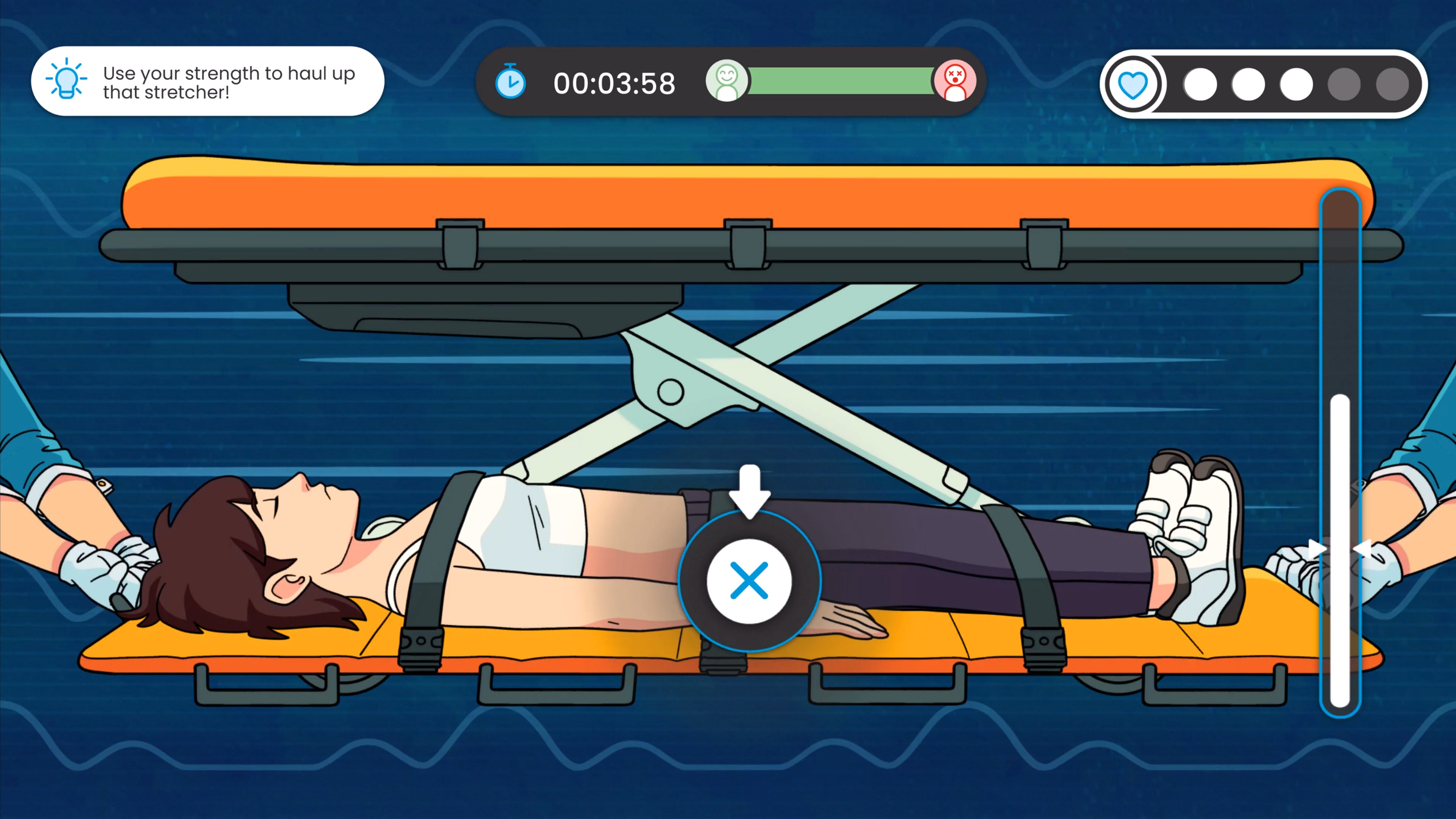Select the stopwatch icon beside the timer
The image size is (1456, 819).
[x=510, y=83]
